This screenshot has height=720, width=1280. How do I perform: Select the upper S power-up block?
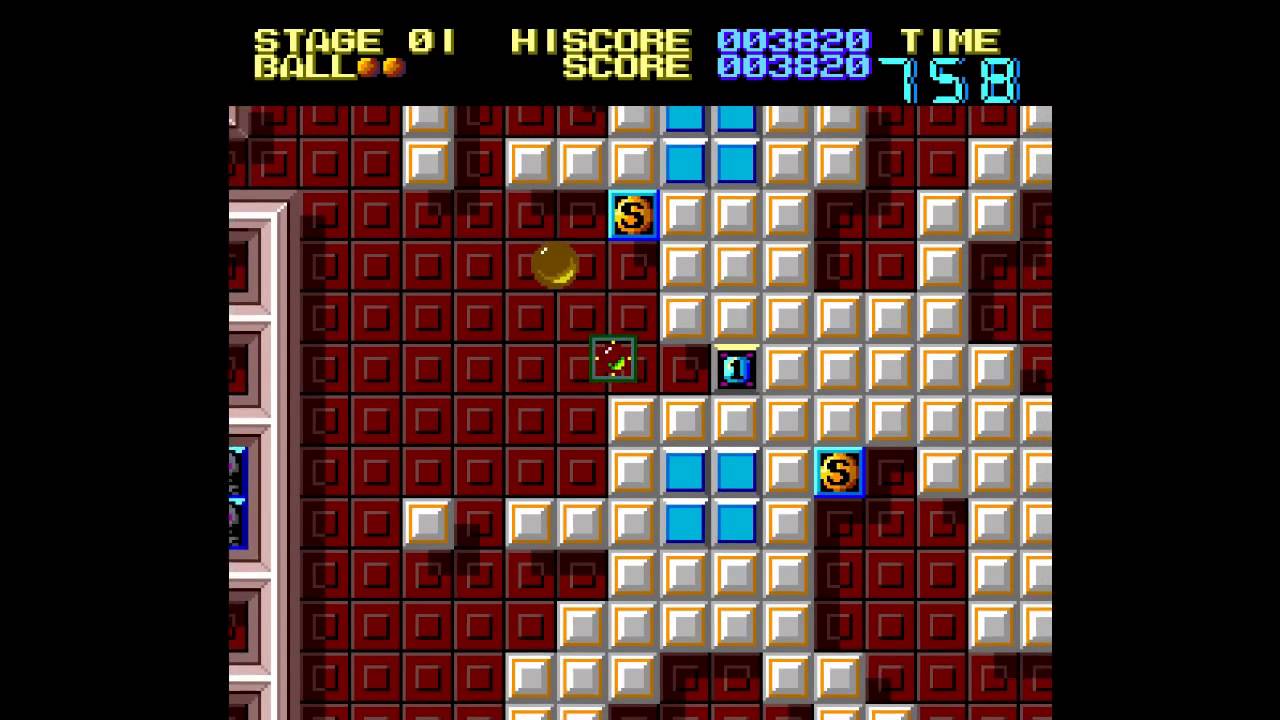coord(634,216)
